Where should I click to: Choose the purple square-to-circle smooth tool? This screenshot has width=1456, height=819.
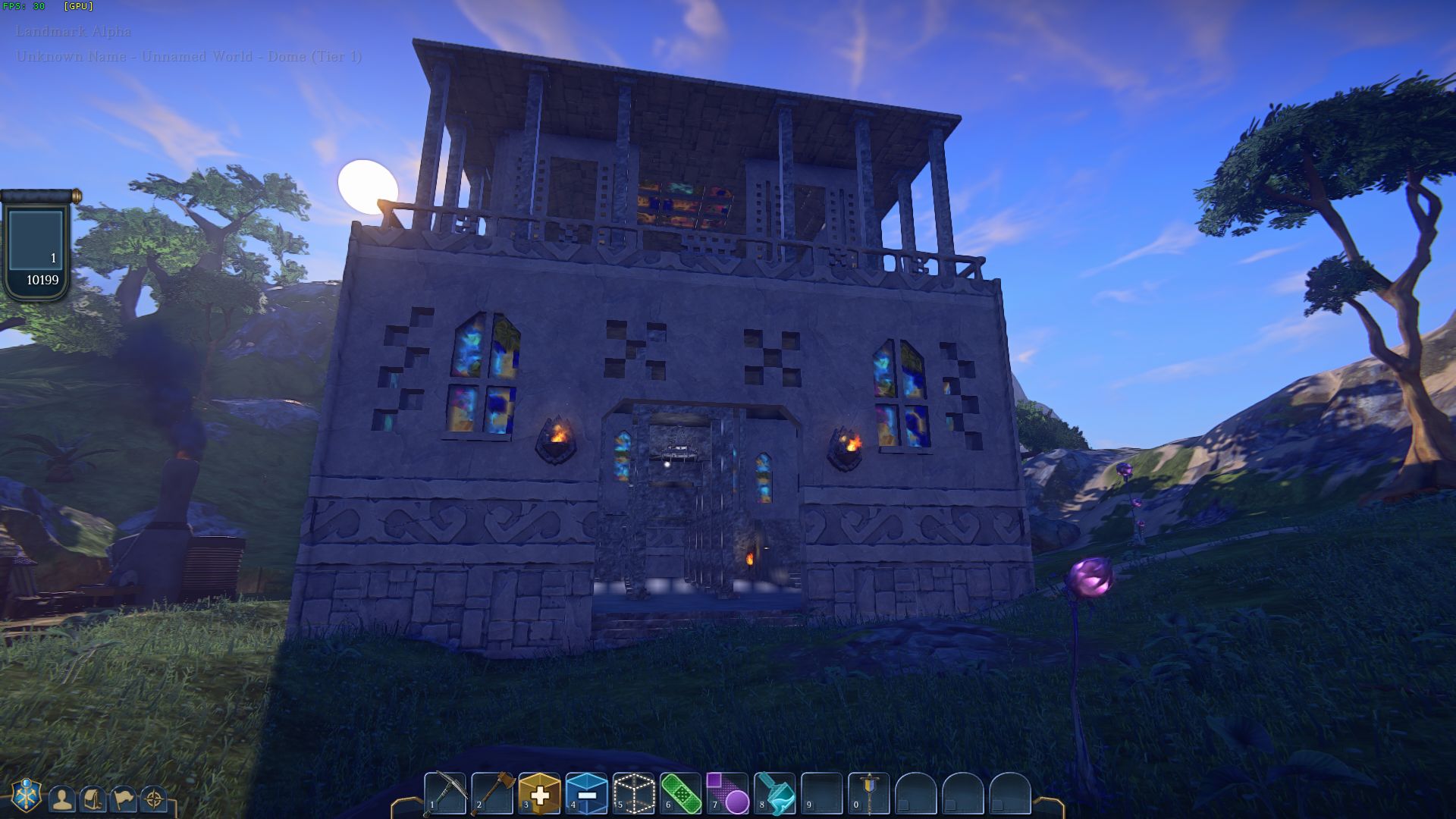click(x=728, y=793)
